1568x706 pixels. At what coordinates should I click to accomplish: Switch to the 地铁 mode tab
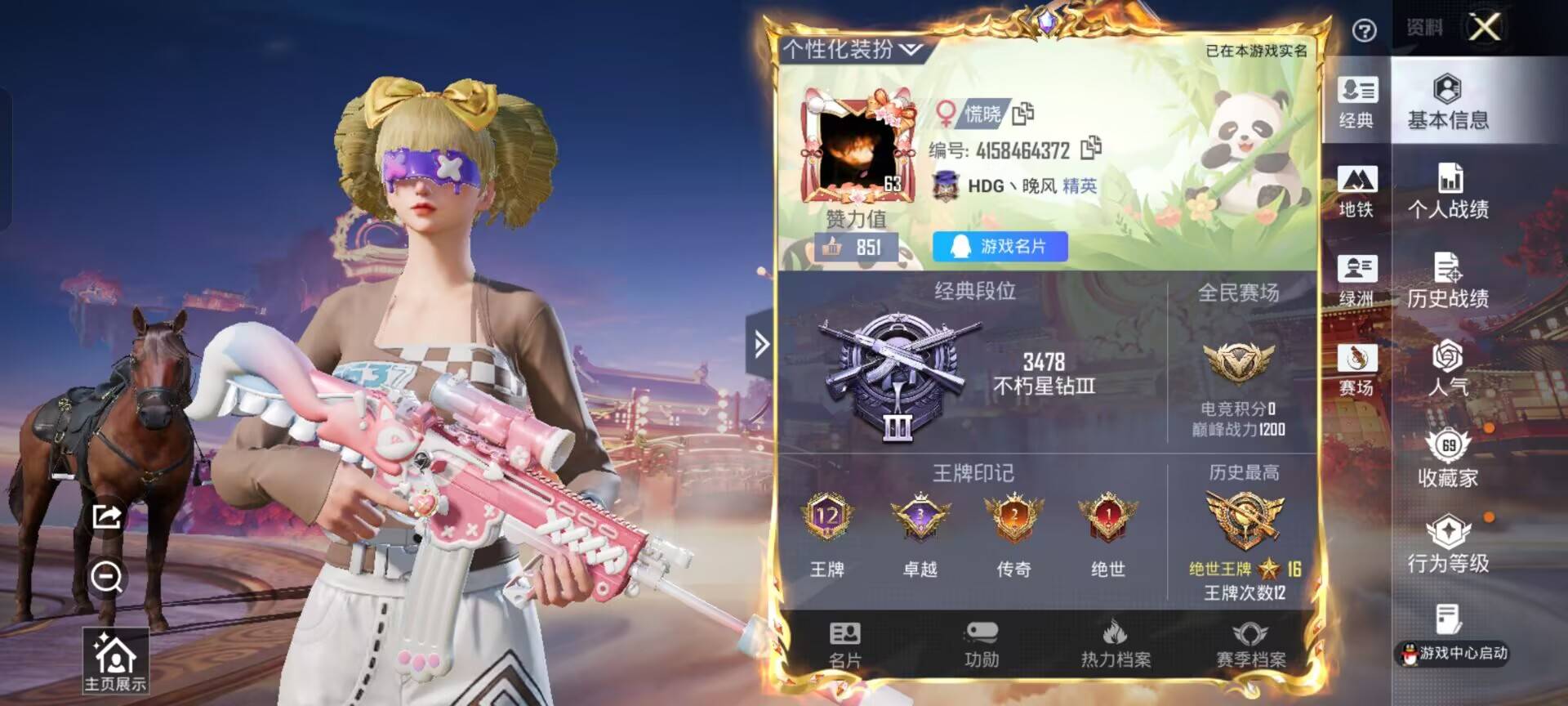(1356, 191)
